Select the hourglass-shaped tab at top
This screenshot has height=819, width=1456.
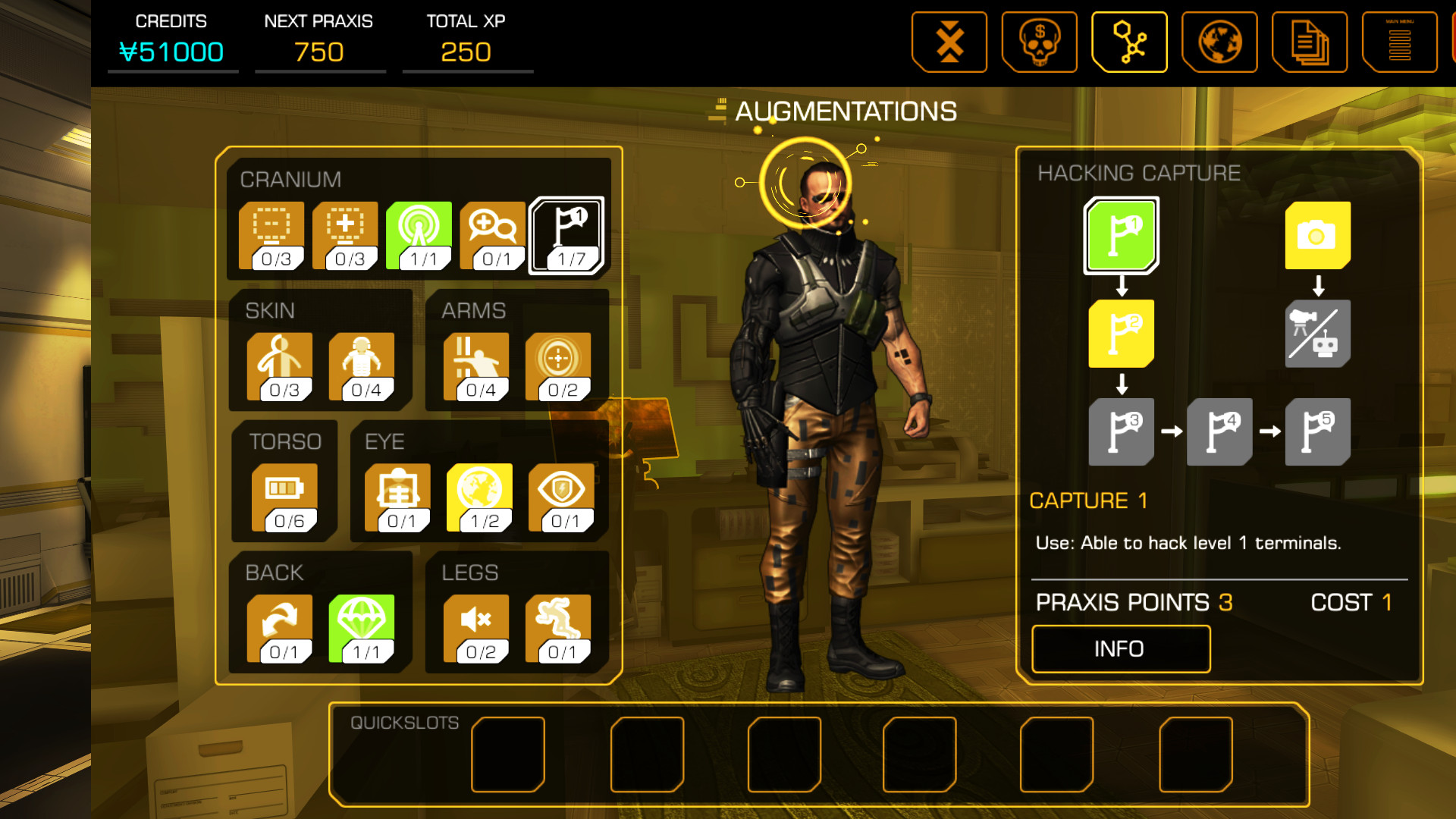coord(949,42)
